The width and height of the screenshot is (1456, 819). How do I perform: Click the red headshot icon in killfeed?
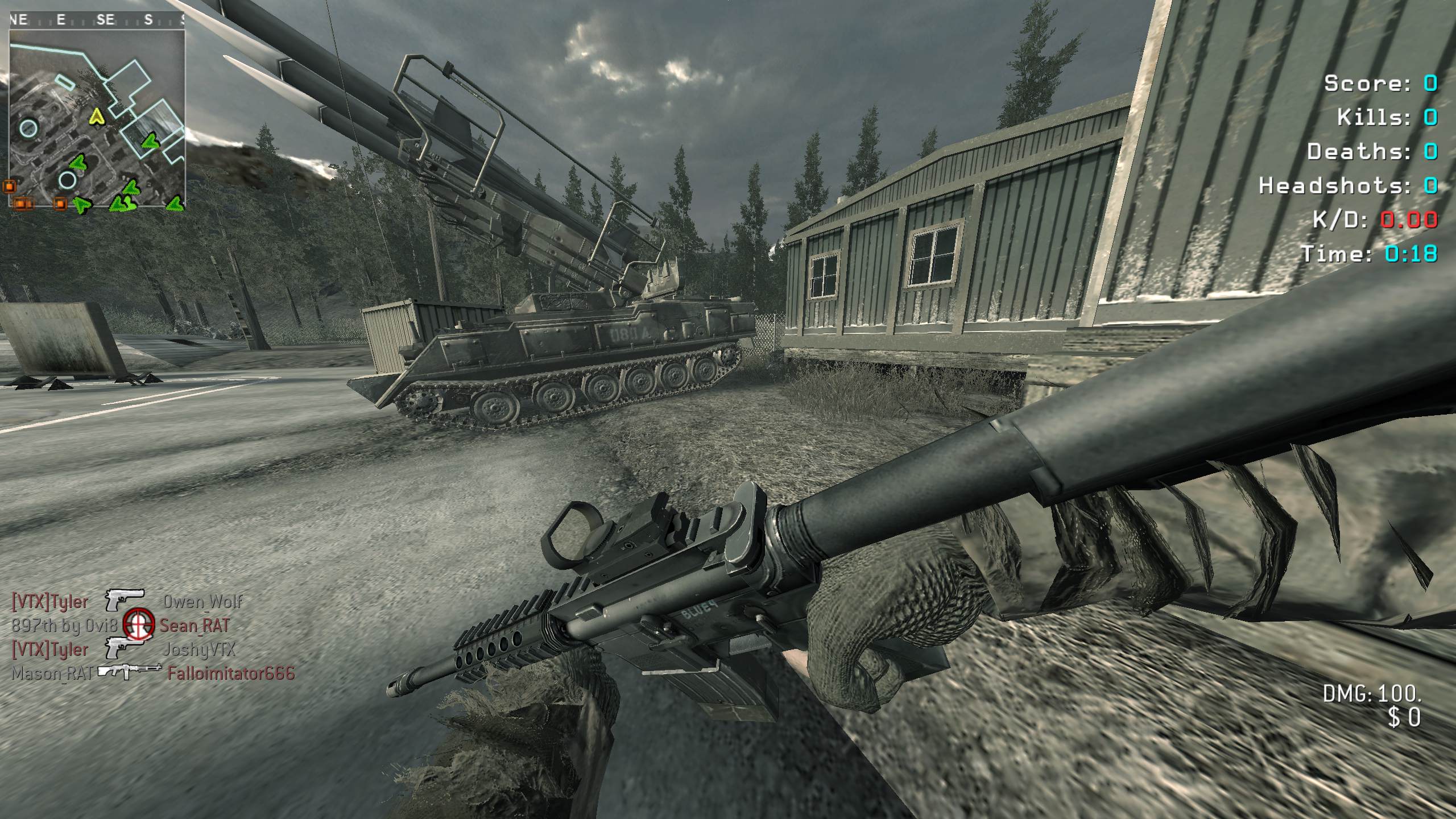[139, 624]
